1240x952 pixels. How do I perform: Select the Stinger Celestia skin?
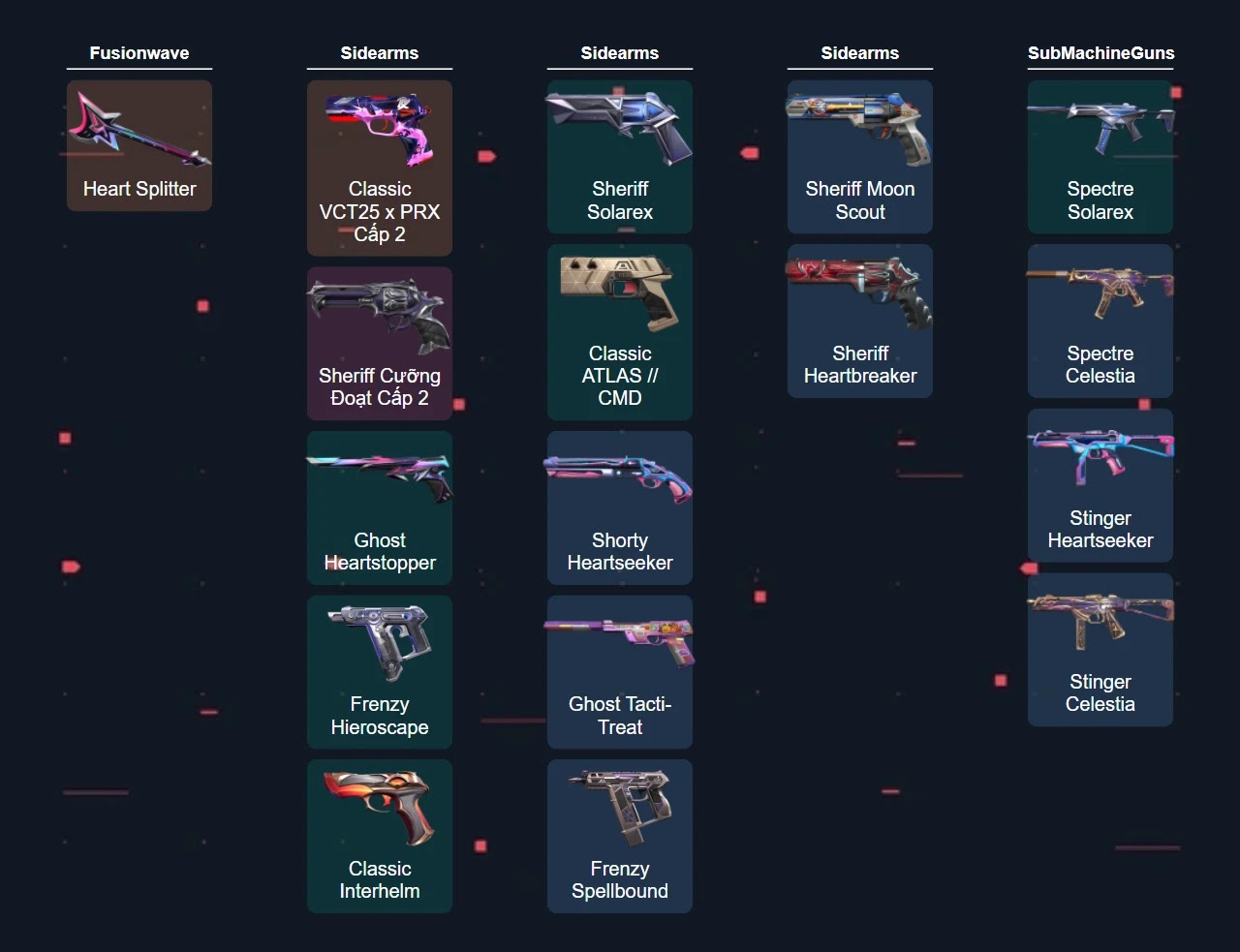click(x=1100, y=650)
